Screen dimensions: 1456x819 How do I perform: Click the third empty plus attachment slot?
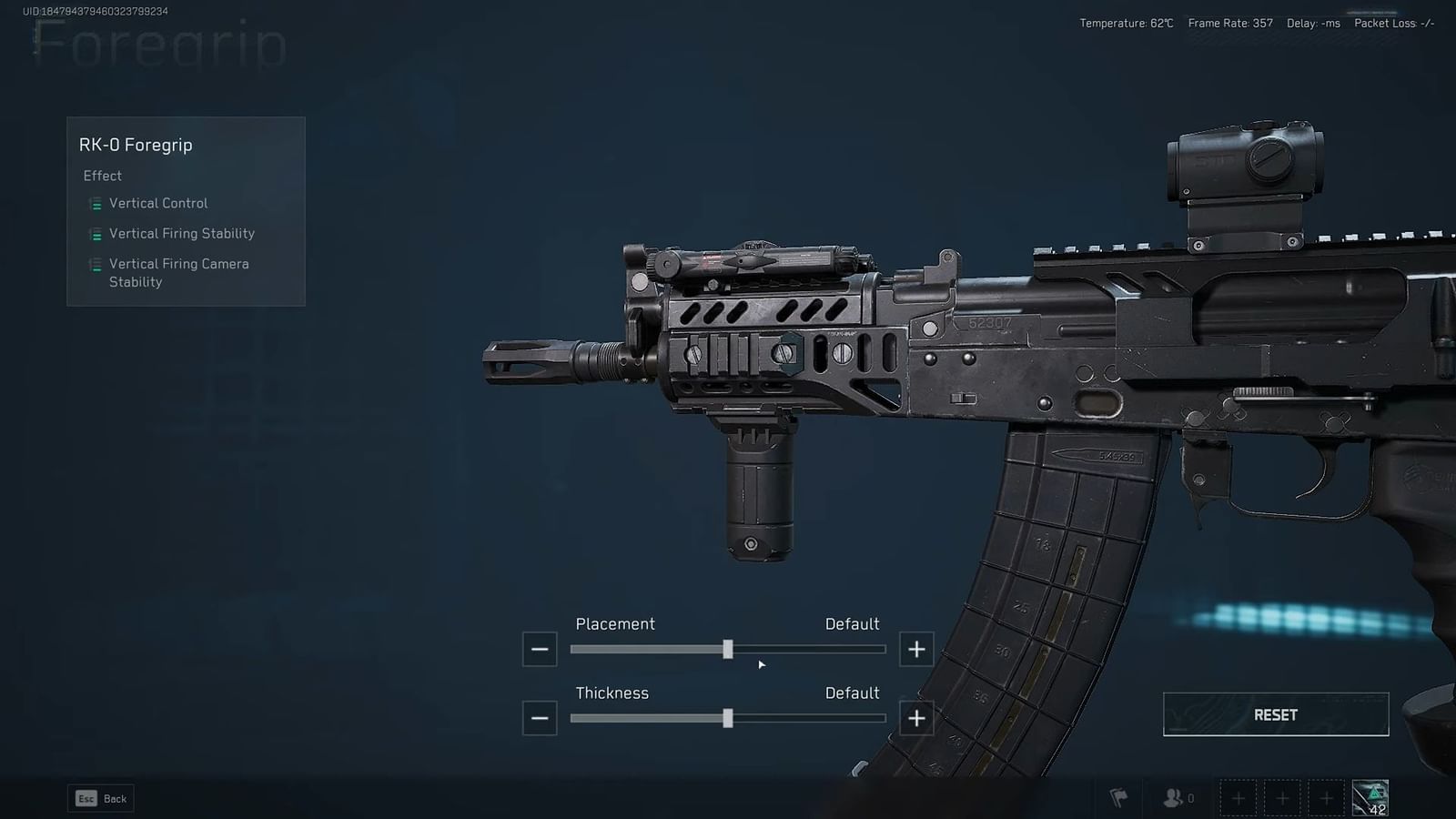click(1325, 798)
